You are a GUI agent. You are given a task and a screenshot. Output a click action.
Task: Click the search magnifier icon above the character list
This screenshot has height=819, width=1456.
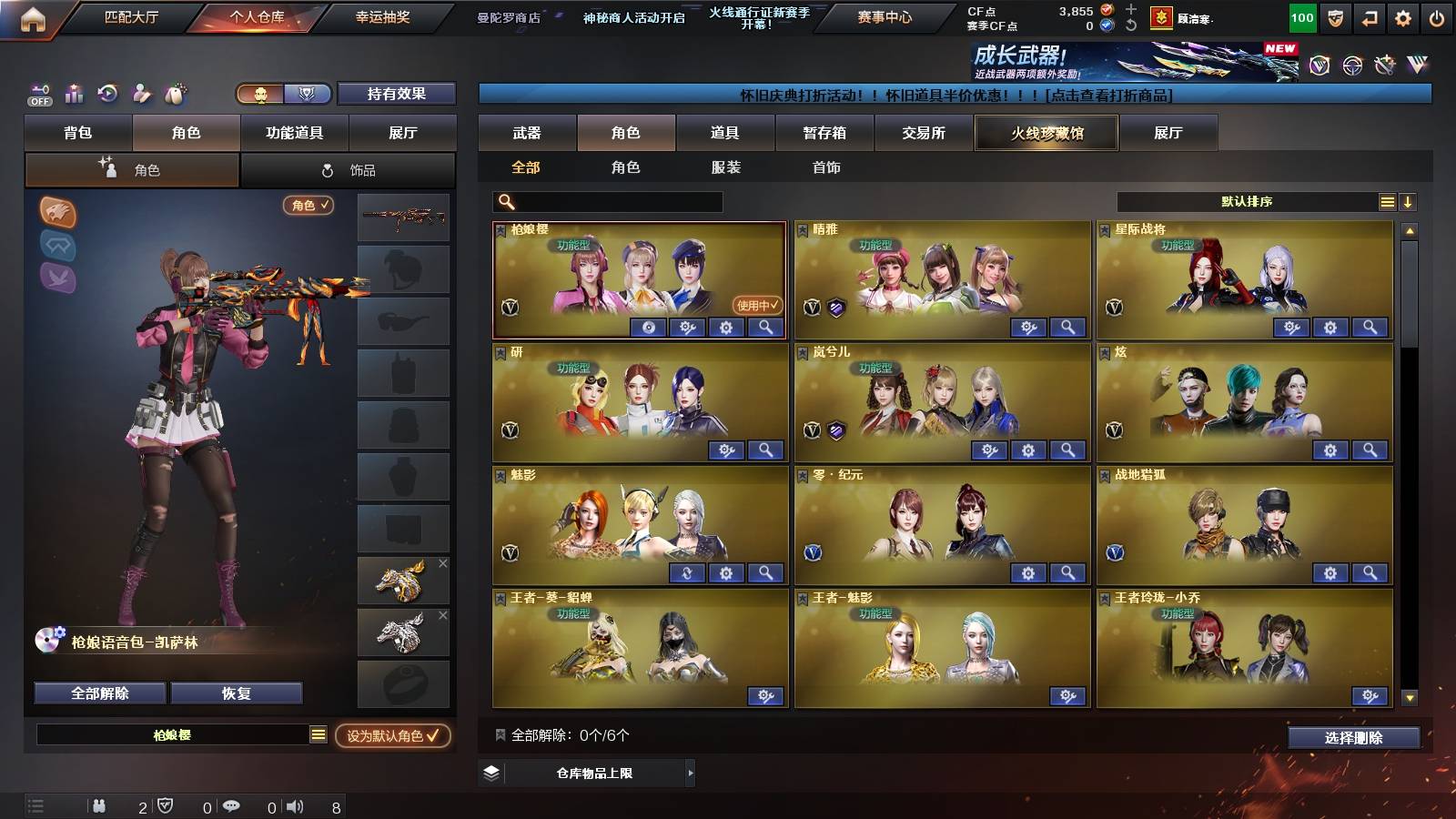tap(504, 200)
